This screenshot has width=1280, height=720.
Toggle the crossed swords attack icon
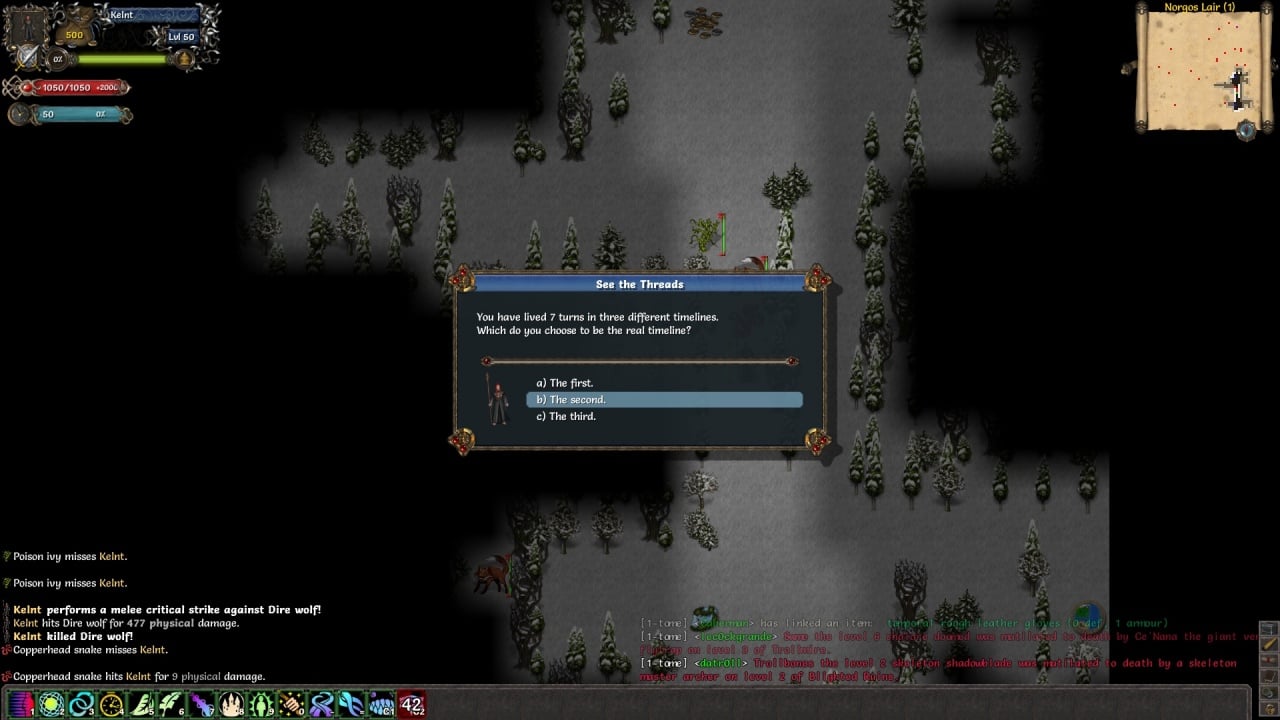[26, 57]
